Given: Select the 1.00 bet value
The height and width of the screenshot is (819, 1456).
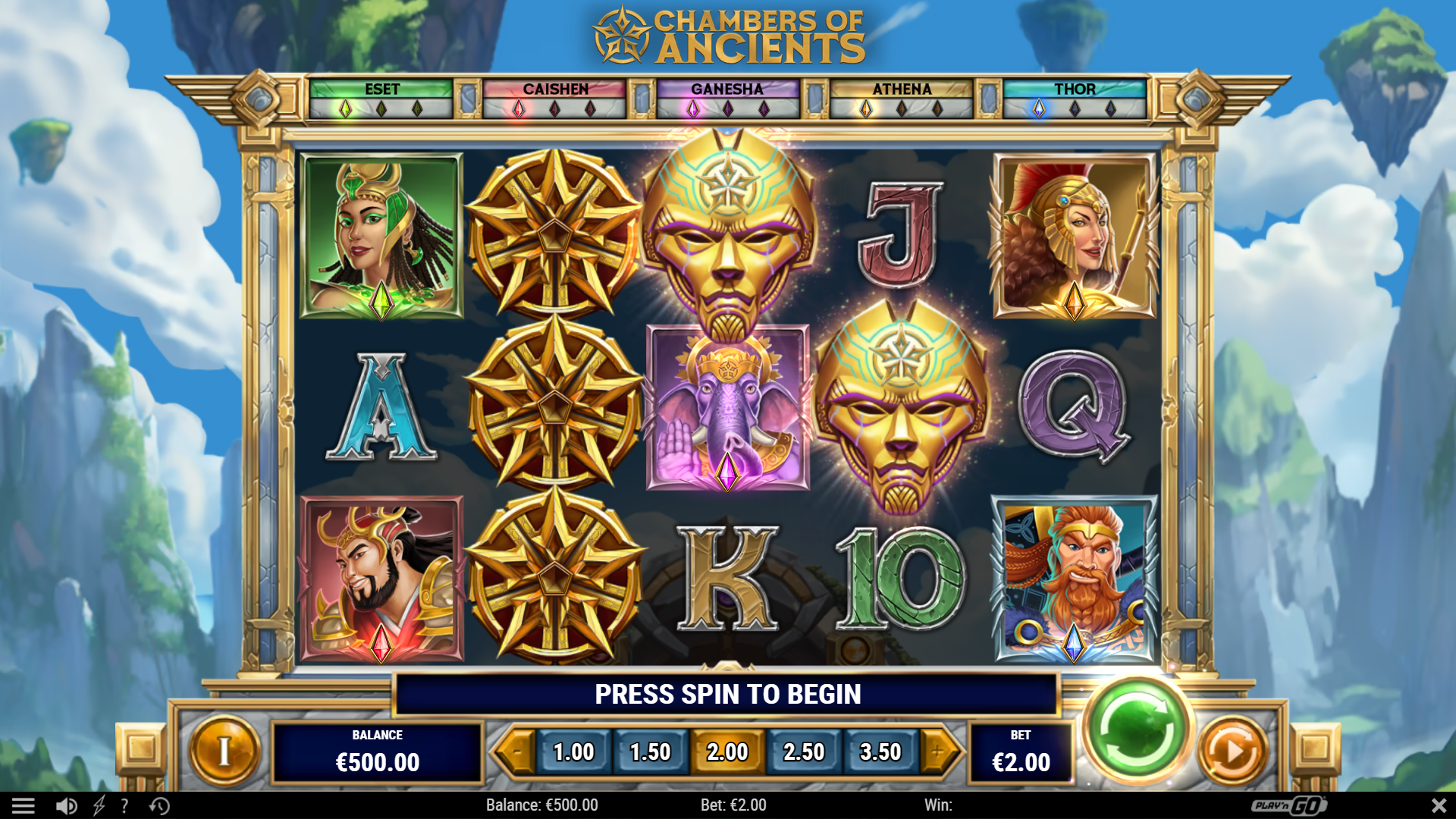Looking at the screenshot, I should (573, 752).
